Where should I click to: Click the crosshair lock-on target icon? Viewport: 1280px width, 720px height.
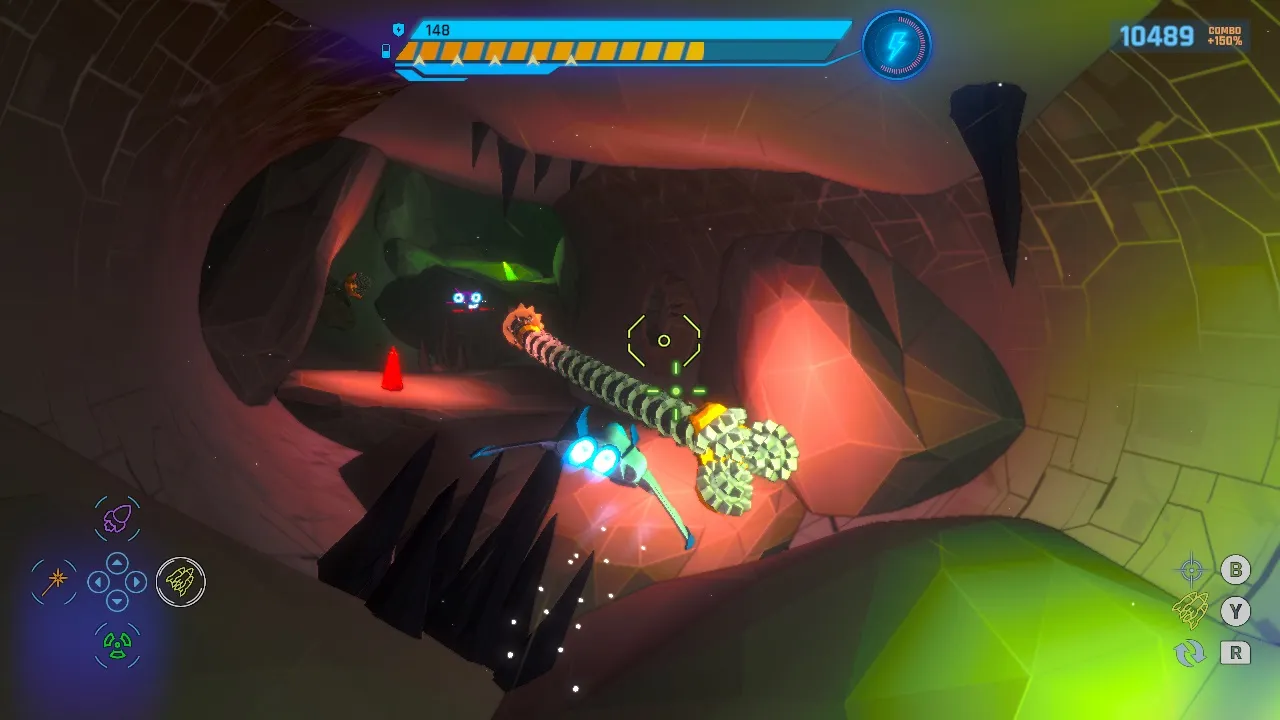[1191, 571]
